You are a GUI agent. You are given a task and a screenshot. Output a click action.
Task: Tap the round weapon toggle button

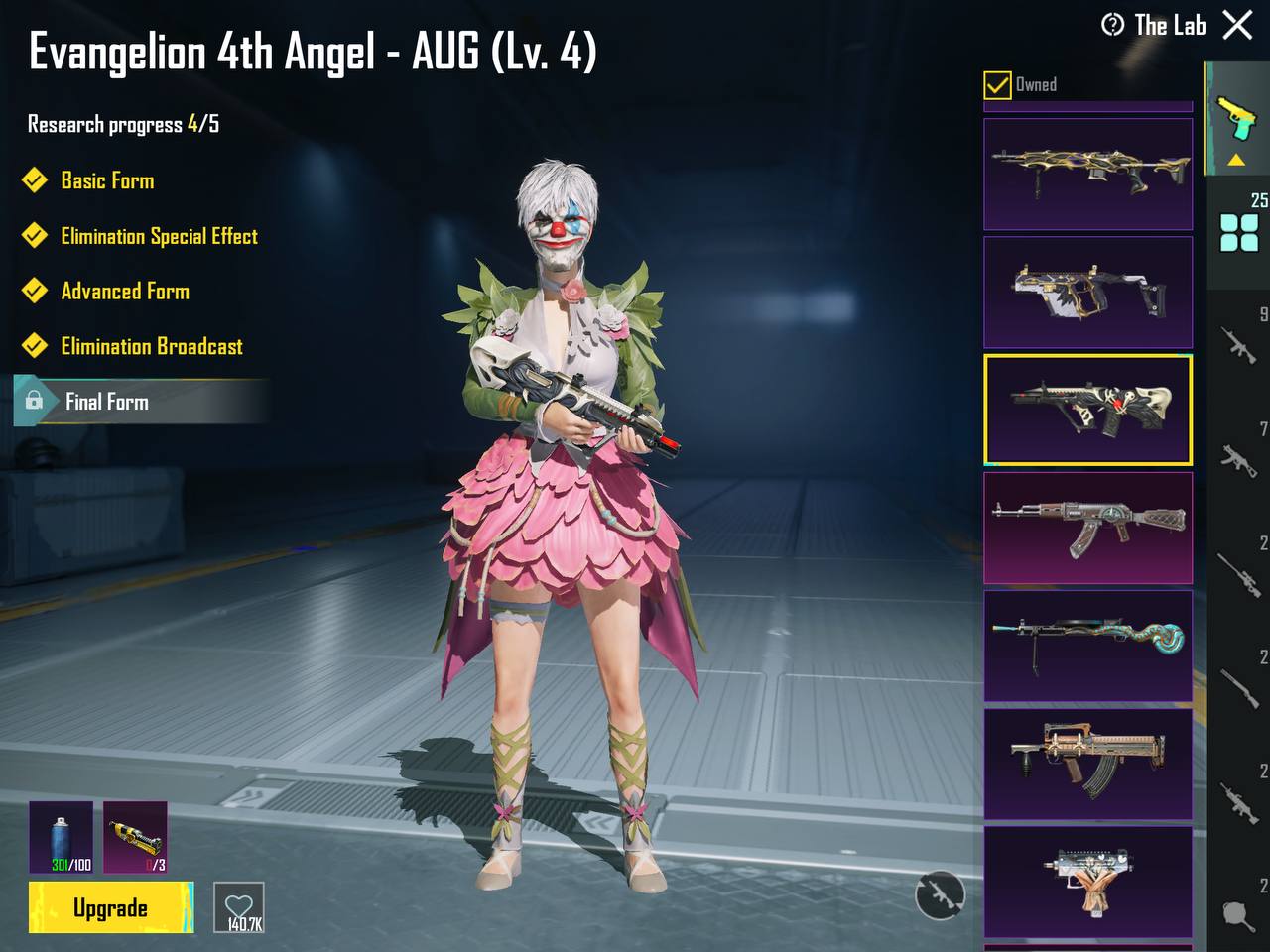click(x=939, y=894)
